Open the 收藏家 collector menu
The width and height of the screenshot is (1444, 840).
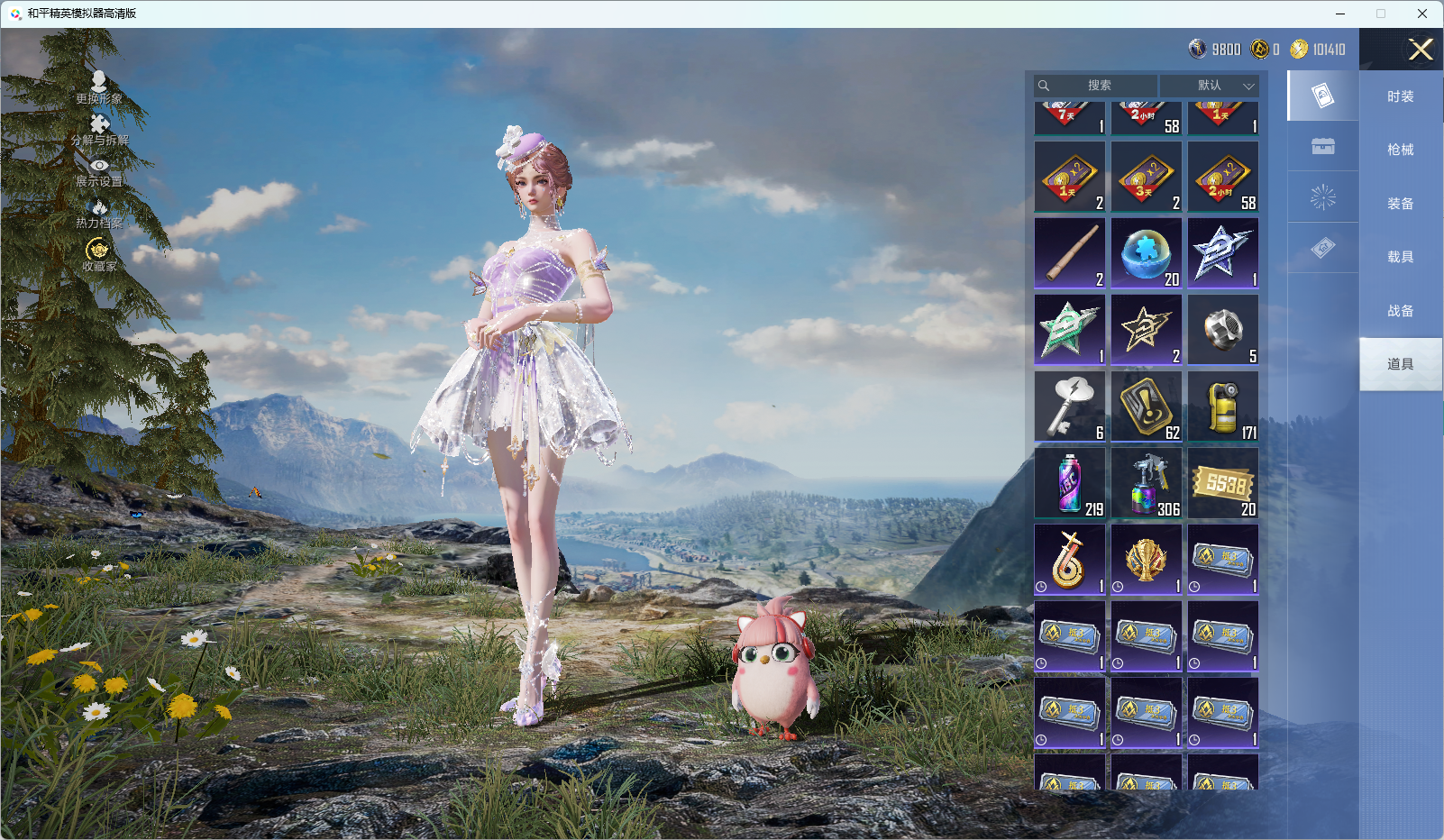click(x=99, y=255)
